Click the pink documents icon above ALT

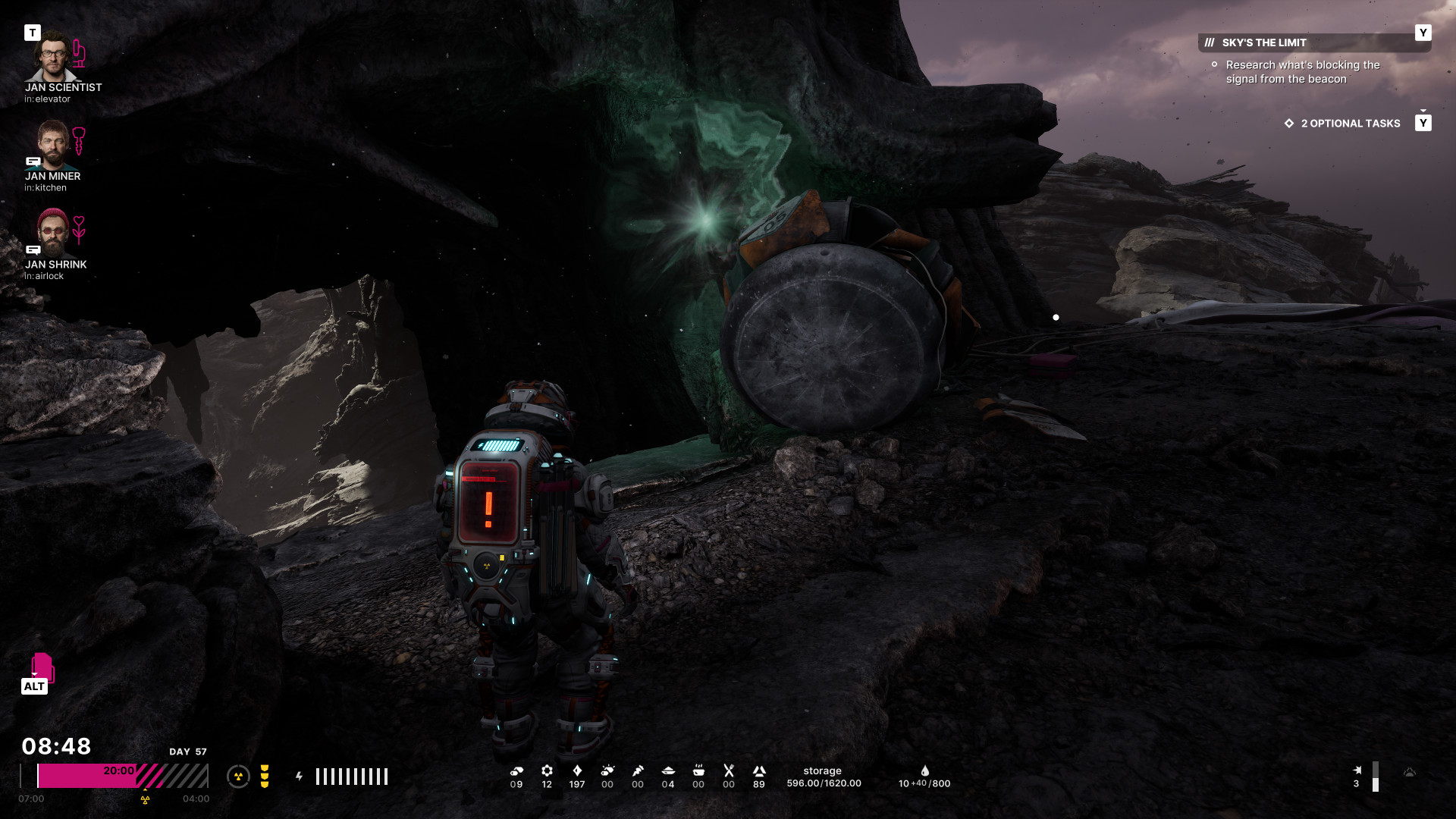(42, 667)
